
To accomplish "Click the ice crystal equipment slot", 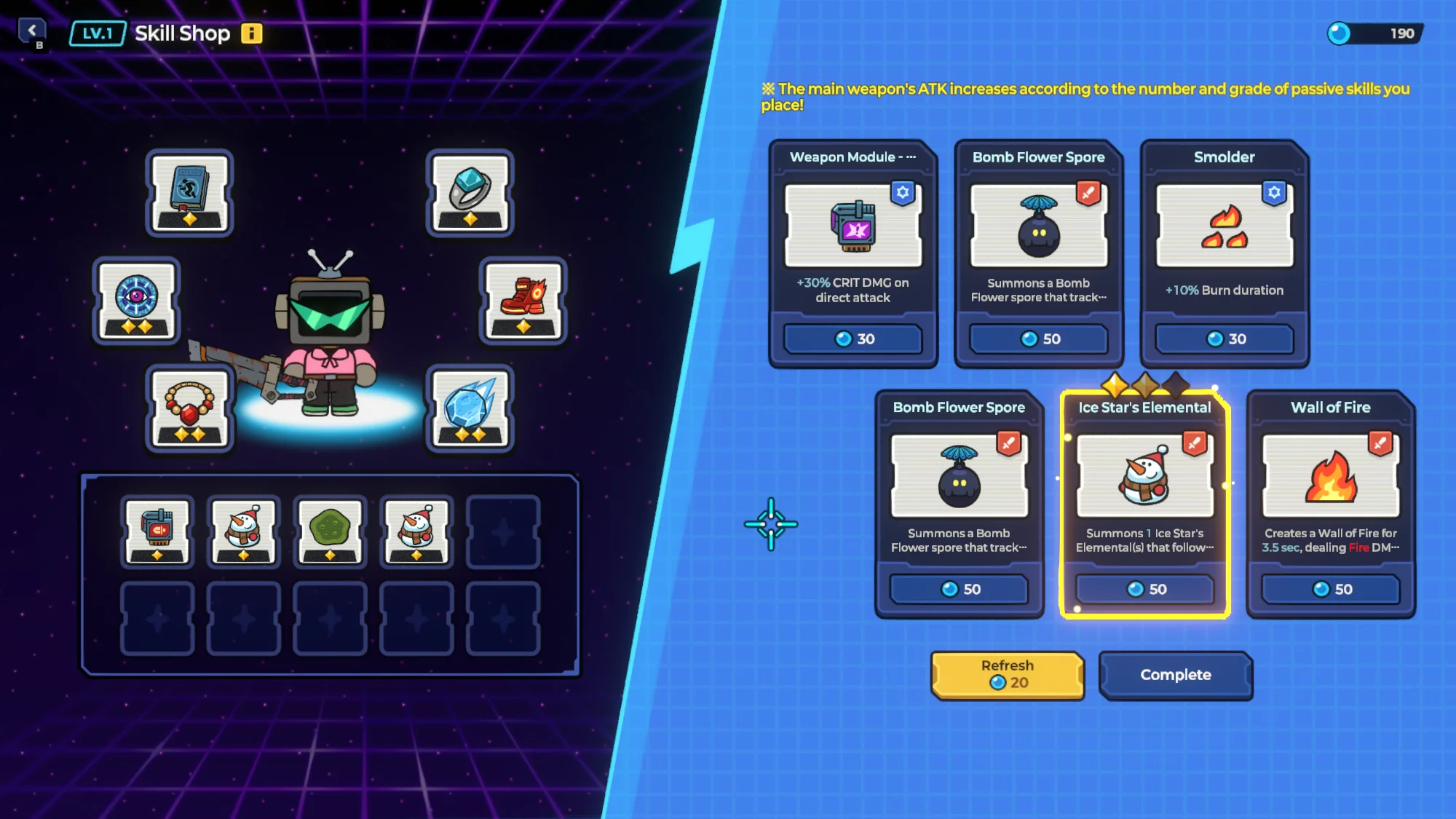I will point(470,406).
